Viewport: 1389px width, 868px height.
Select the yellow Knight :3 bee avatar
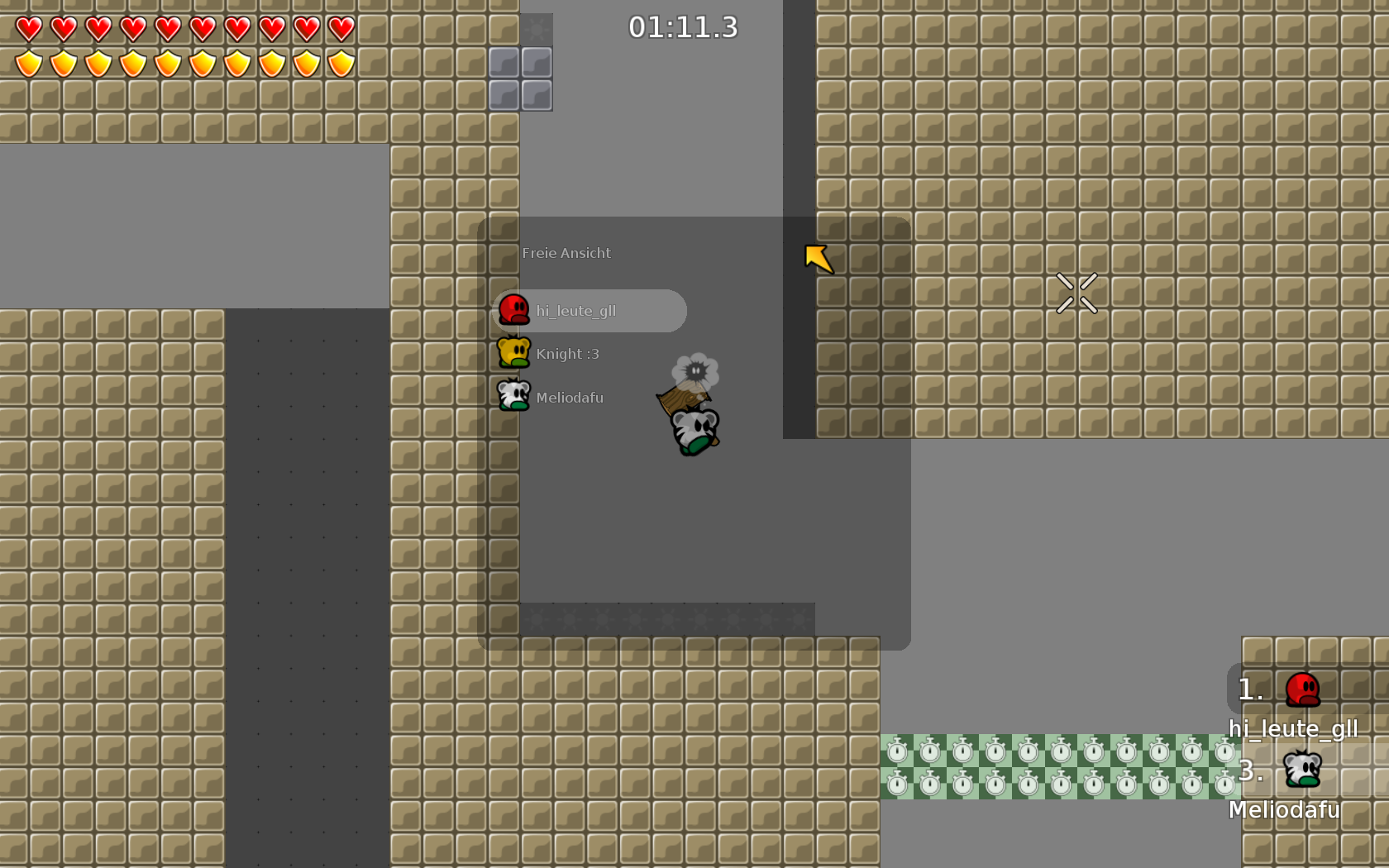tap(513, 352)
